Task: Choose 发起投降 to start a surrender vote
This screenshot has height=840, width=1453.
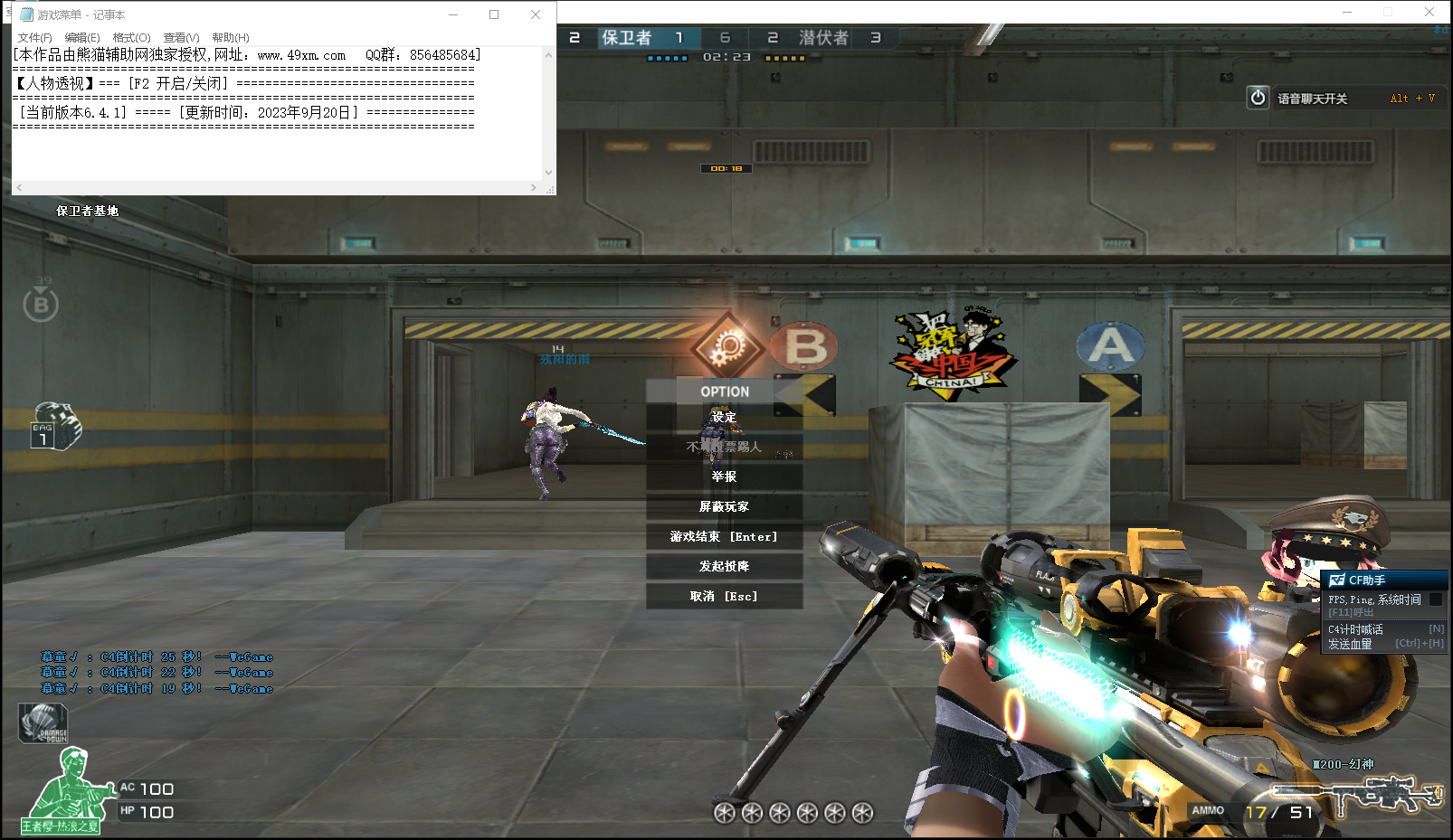Action: click(724, 566)
